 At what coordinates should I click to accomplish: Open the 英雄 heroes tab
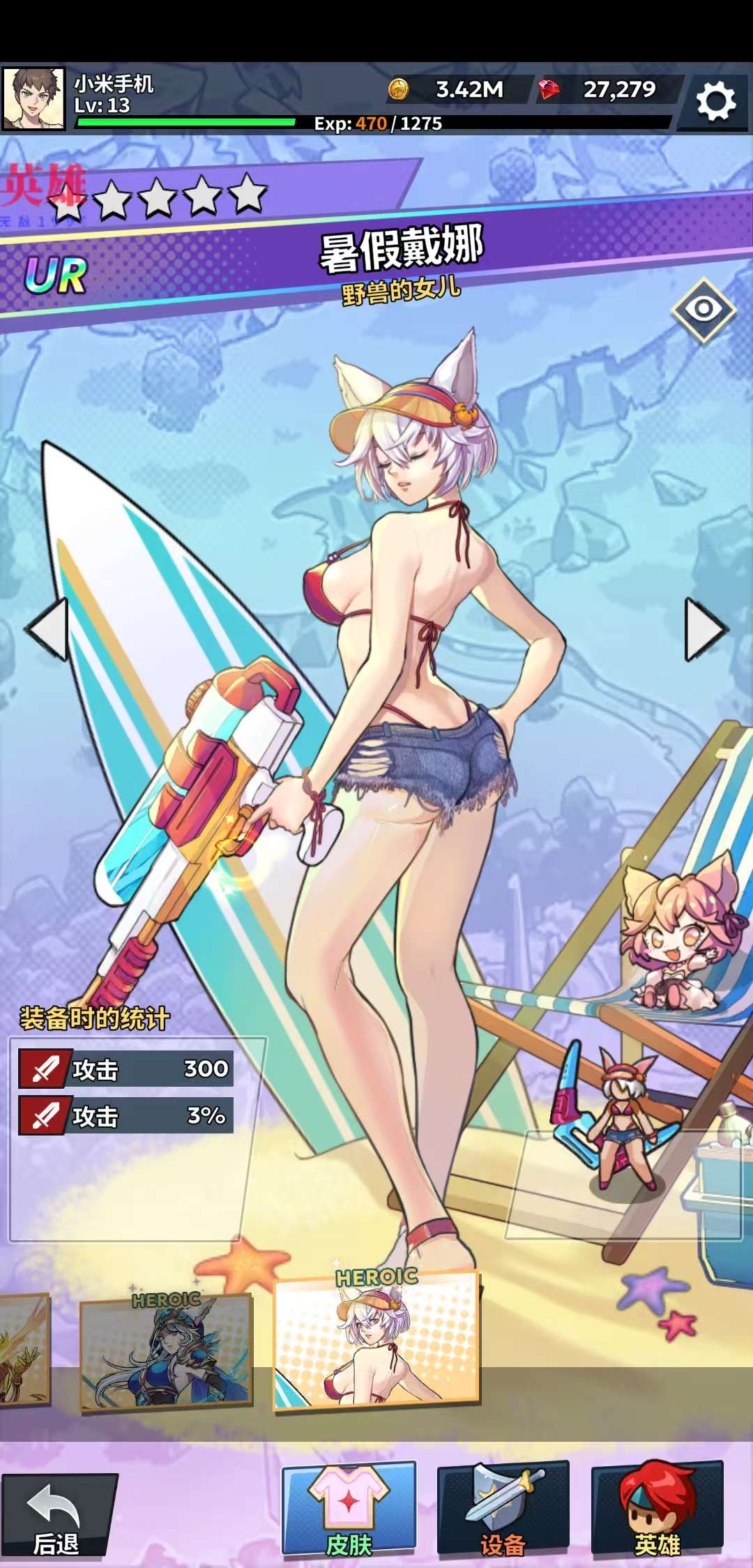tap(657, 1511)
